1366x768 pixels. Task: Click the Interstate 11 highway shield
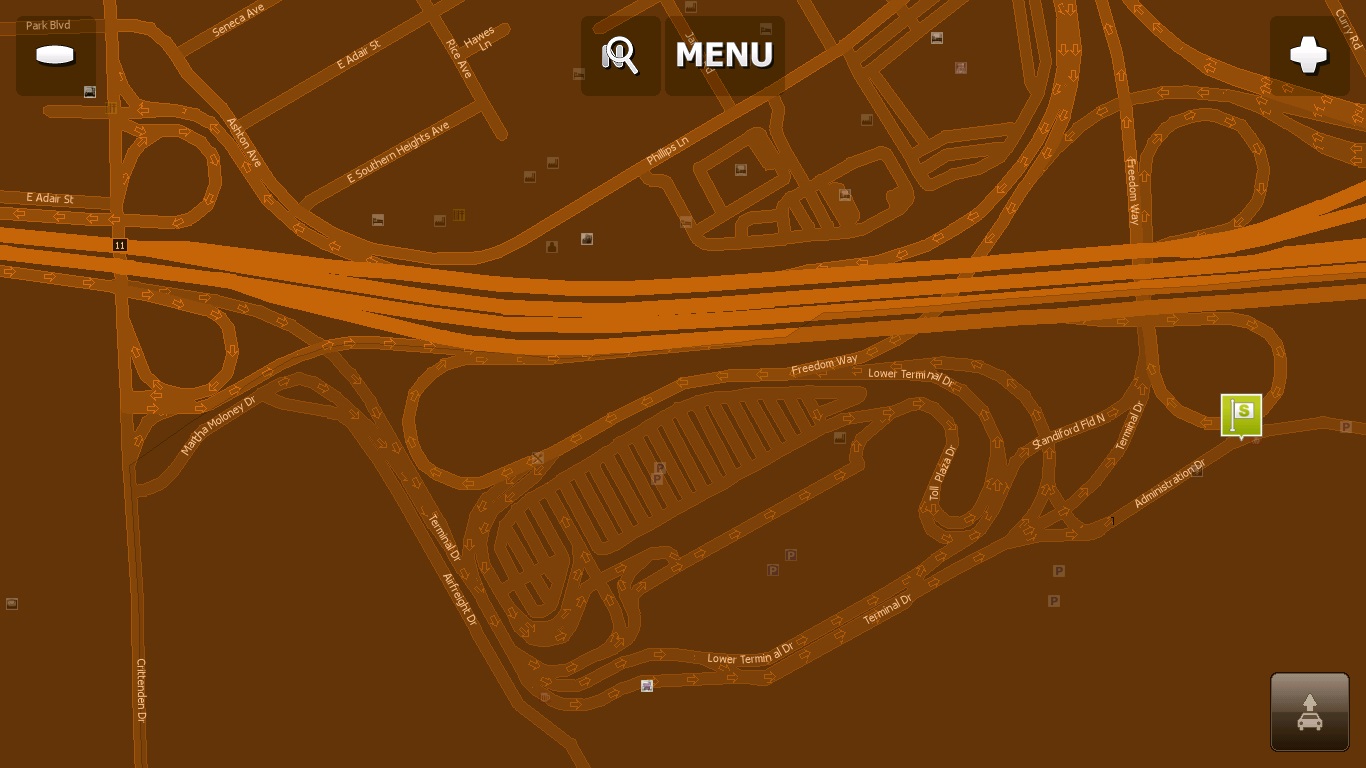120,244
